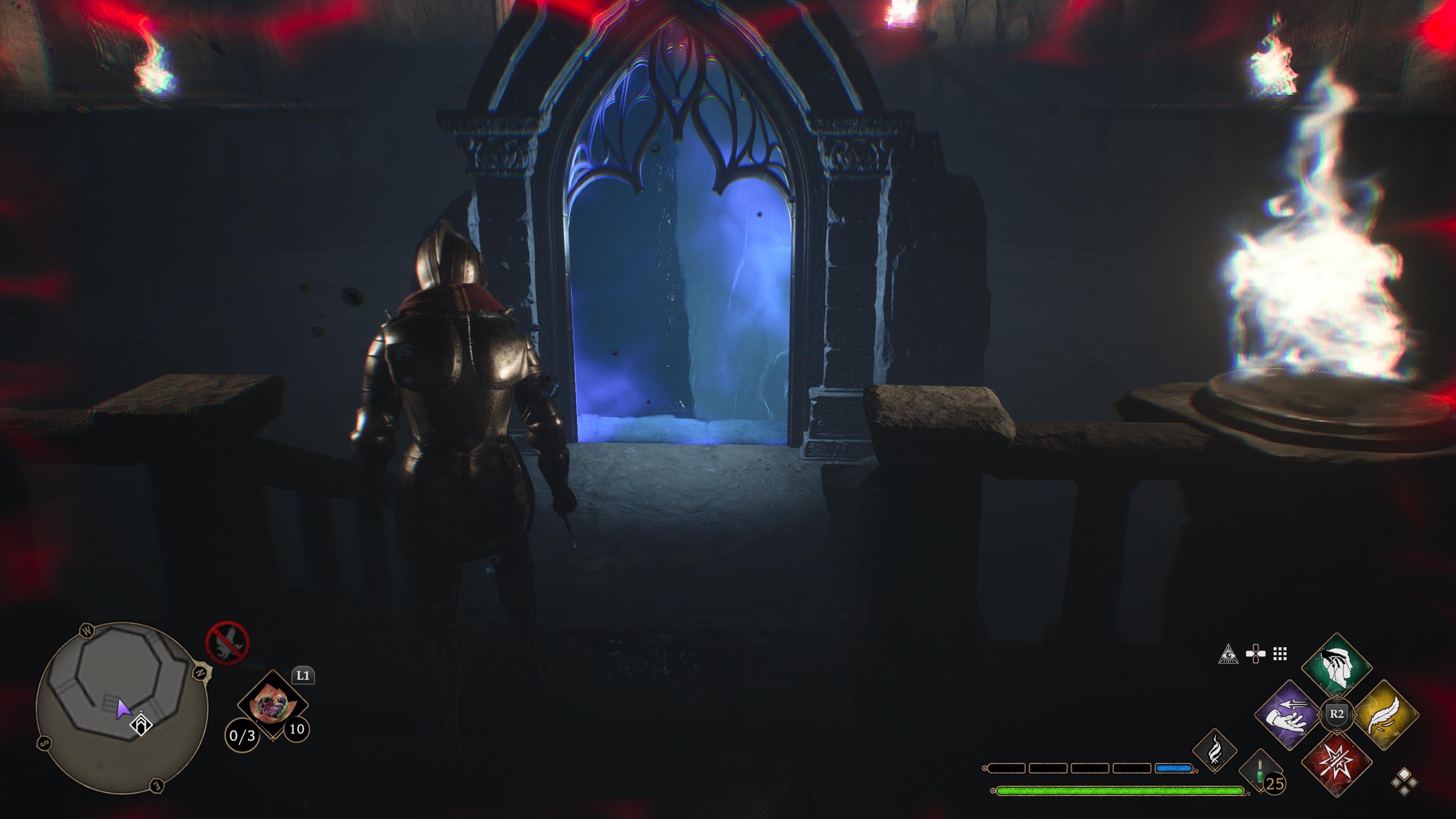Screen dimensions: 1456x819
Task: Click the 0/3 collectible counter
Action: tap(243, 736)
